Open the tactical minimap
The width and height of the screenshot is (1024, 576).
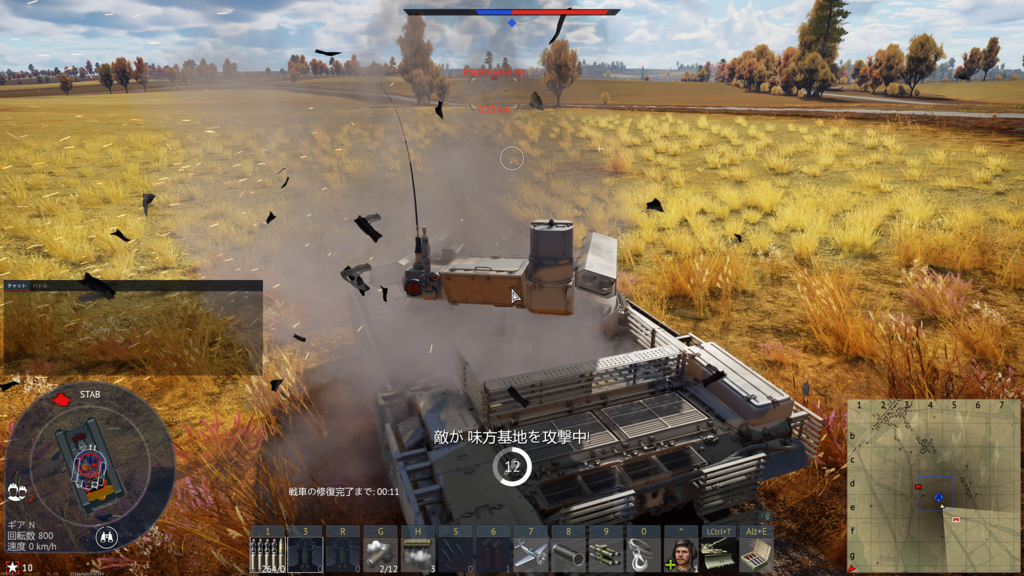933,486
